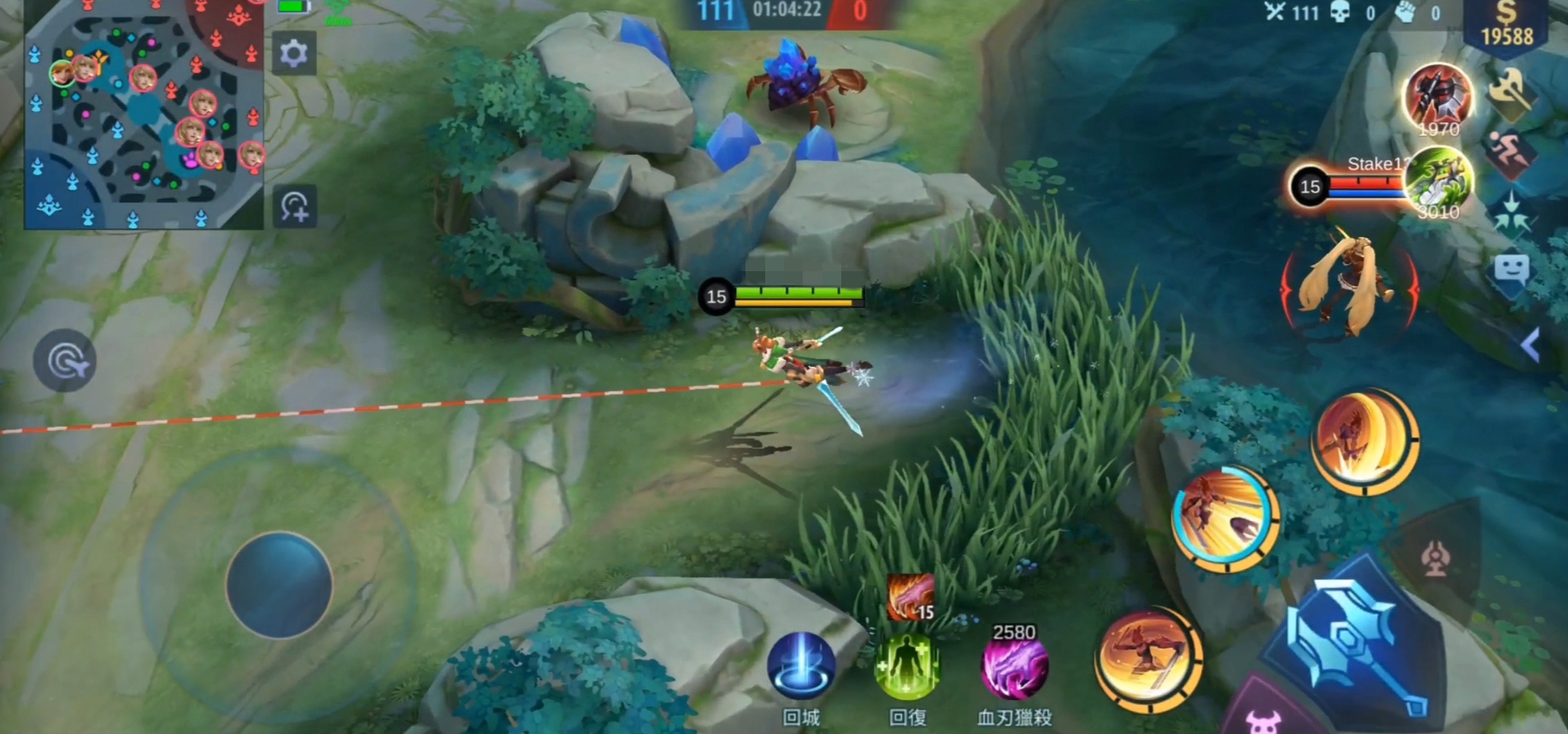Open the quick chat bubble
The width and height of the screenshot is (1568, 734).
tap(1511, 270)
